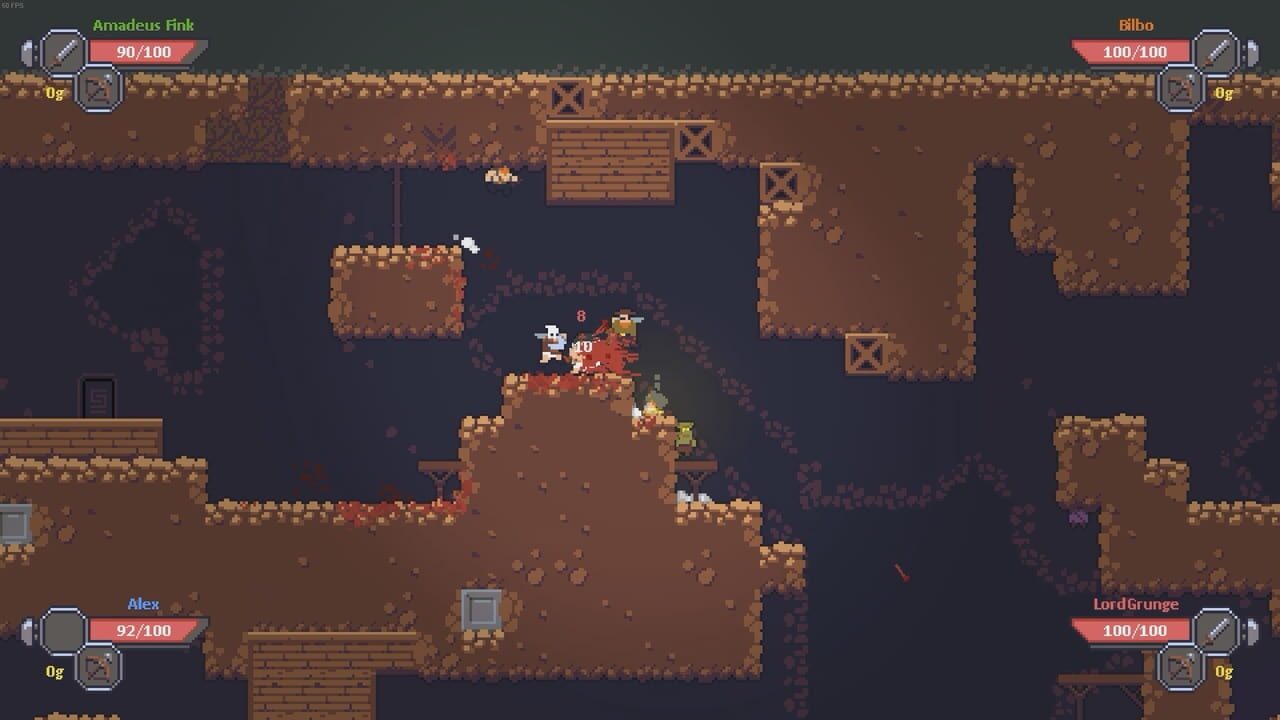The width and height of the screenshot is (1280, 720).
Task: Select Amadeus Fink's sword weapon slot
Action: [61, 50]
